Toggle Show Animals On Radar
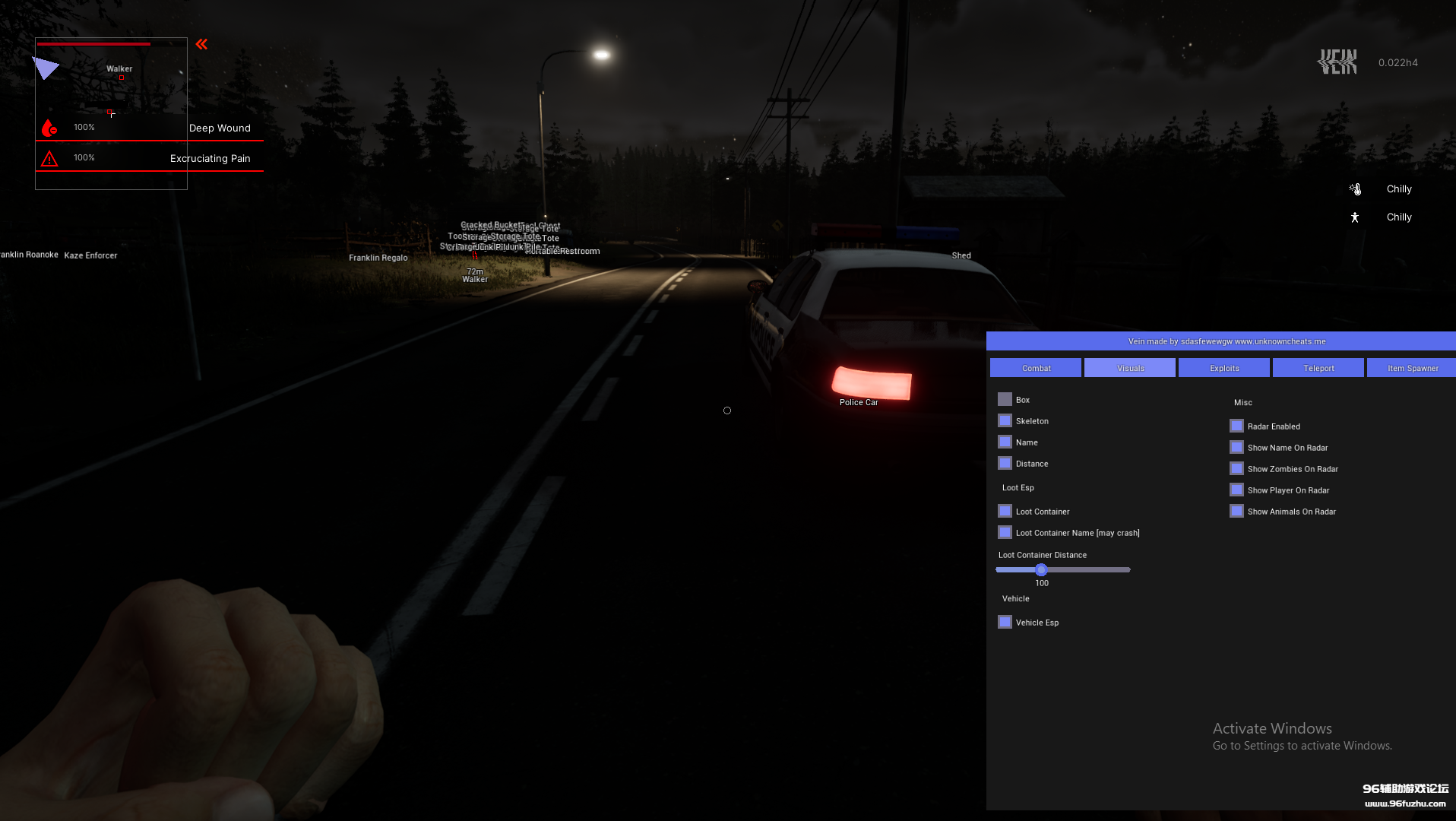 (x=1236, y=511)
